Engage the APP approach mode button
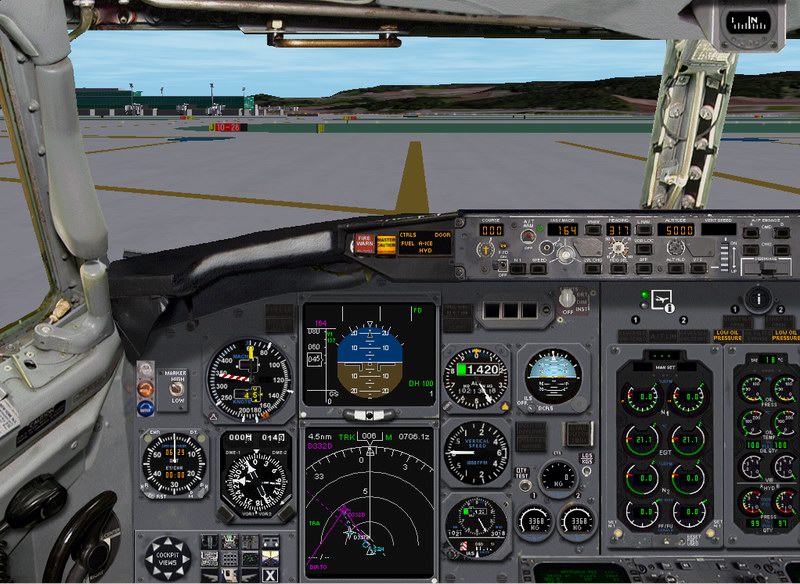The height and width of the screenshot is (584, 800). (x=645, y=267)
